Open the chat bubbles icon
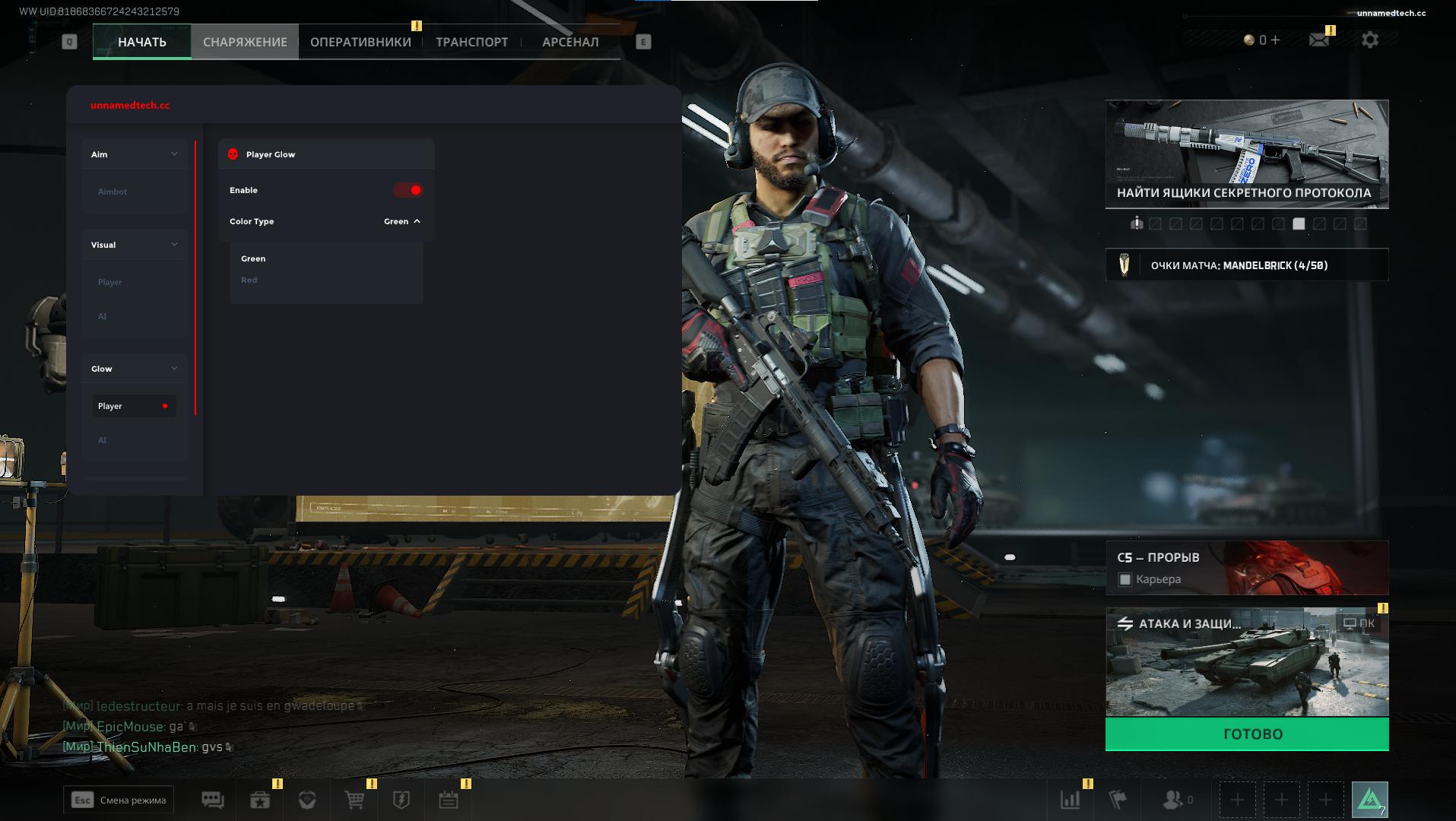 pyautogui.click(x=212, y=800)
